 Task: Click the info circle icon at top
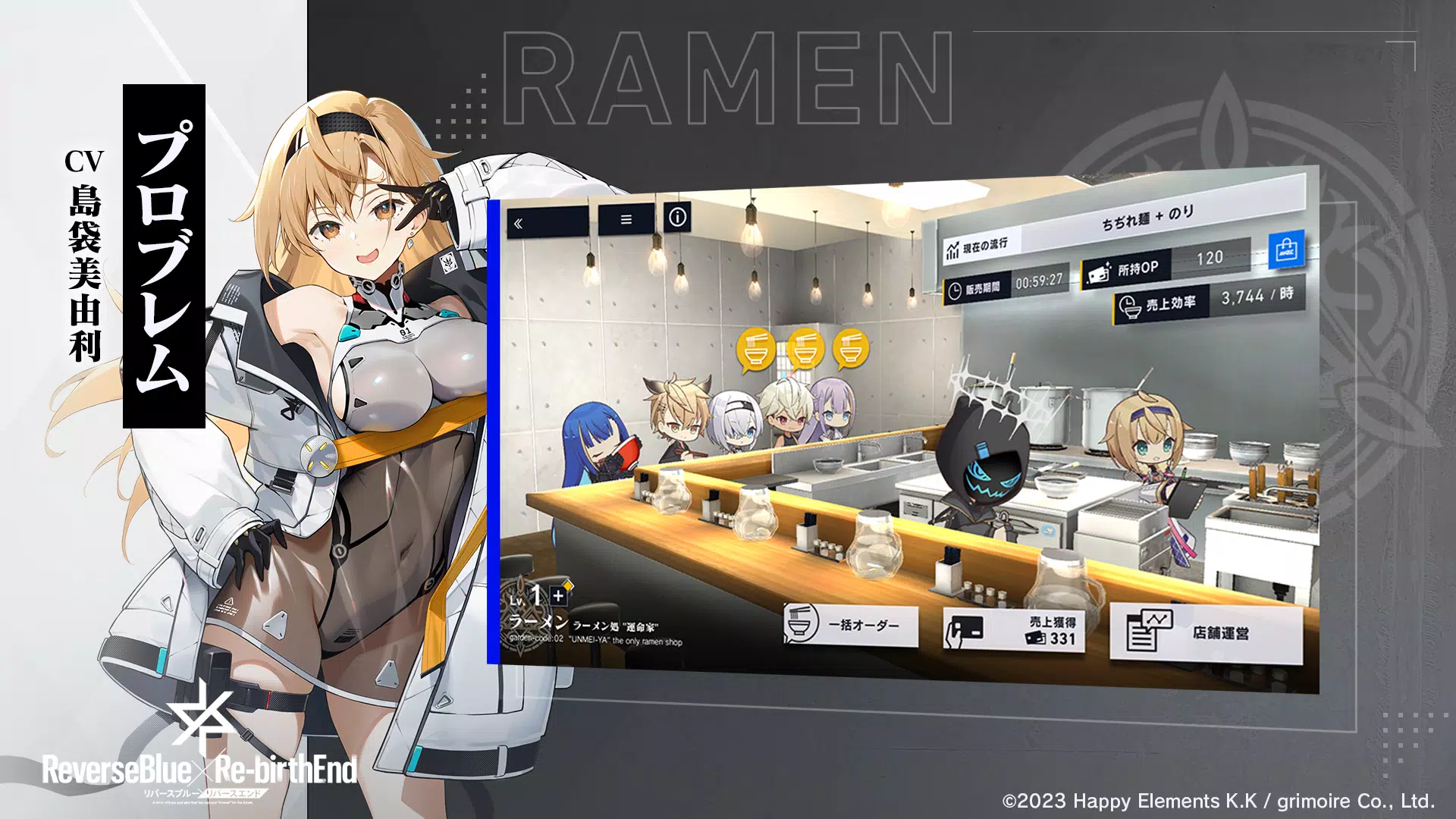[676, 216]
